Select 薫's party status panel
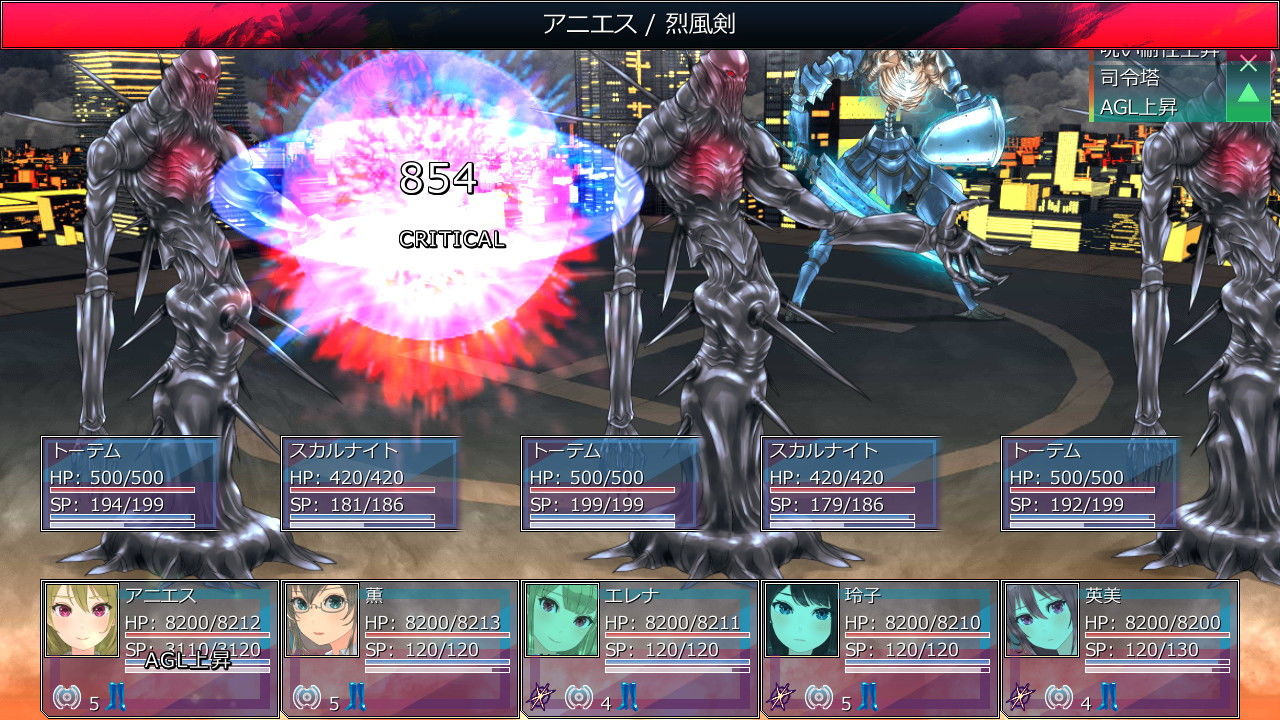Screen dimensions: 1280x720 click(400, 648)
